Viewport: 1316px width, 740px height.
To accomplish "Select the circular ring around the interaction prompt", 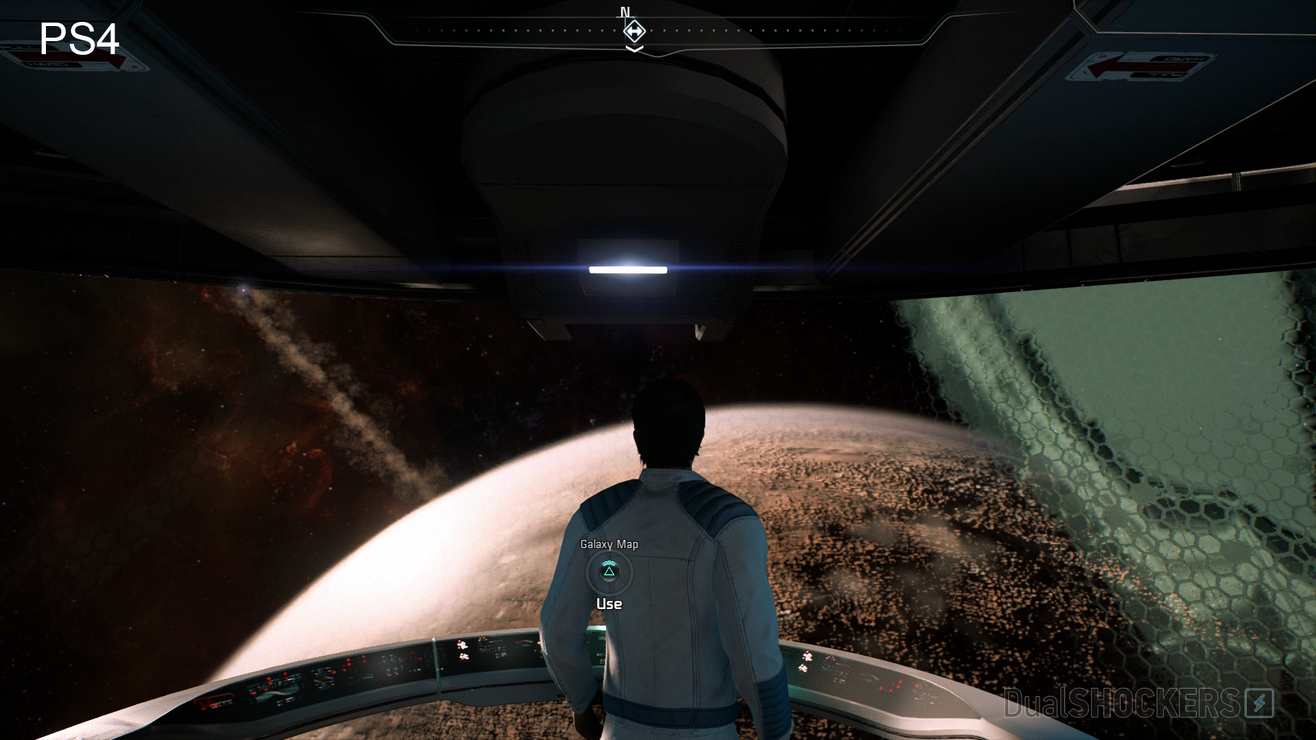I will click(589, 574).
